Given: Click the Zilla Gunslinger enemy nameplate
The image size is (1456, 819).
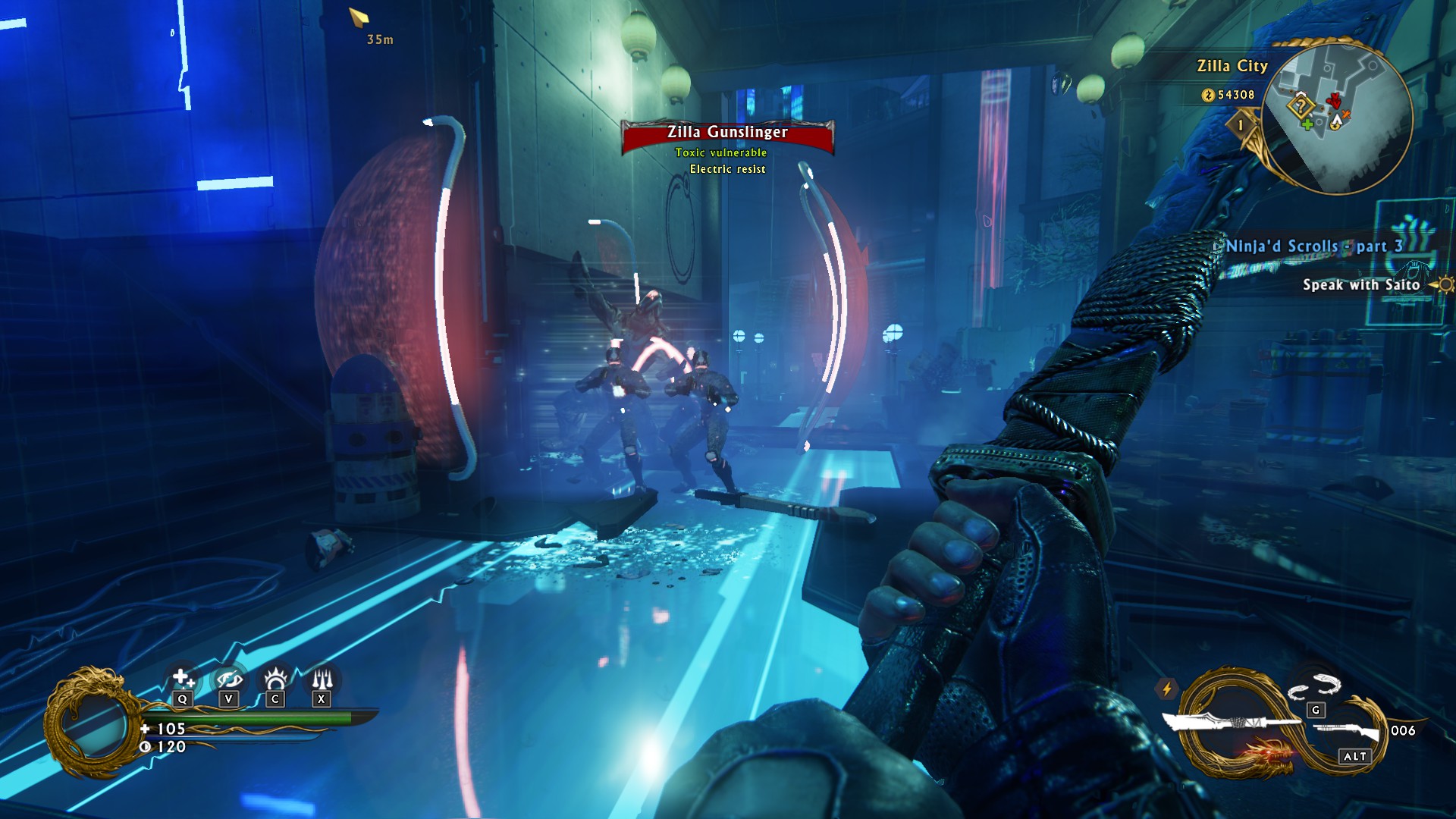Looking at the screenshot, I should click(x=727, y=133).
